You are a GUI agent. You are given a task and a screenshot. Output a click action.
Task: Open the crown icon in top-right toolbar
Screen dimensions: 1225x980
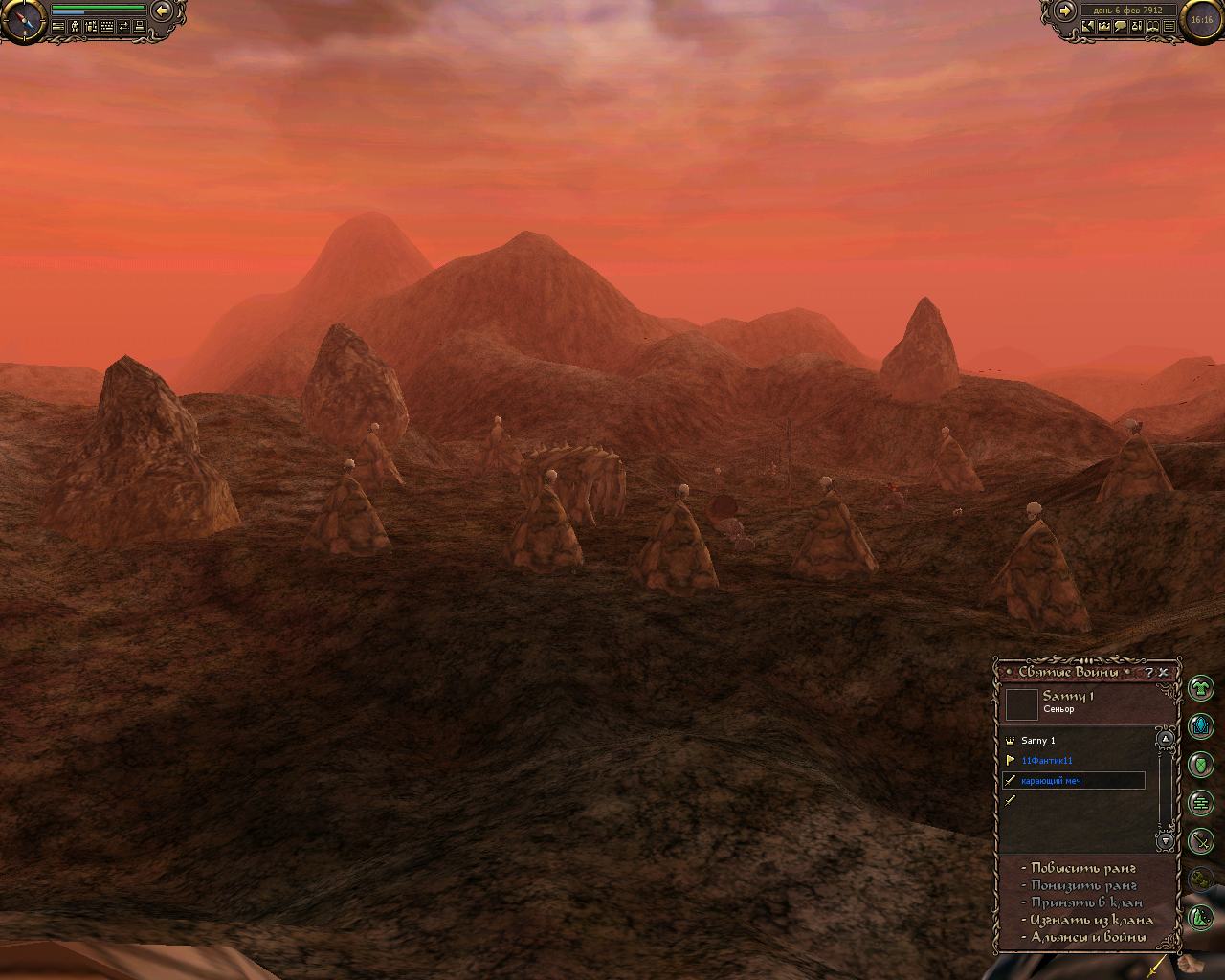point(1103,27)
